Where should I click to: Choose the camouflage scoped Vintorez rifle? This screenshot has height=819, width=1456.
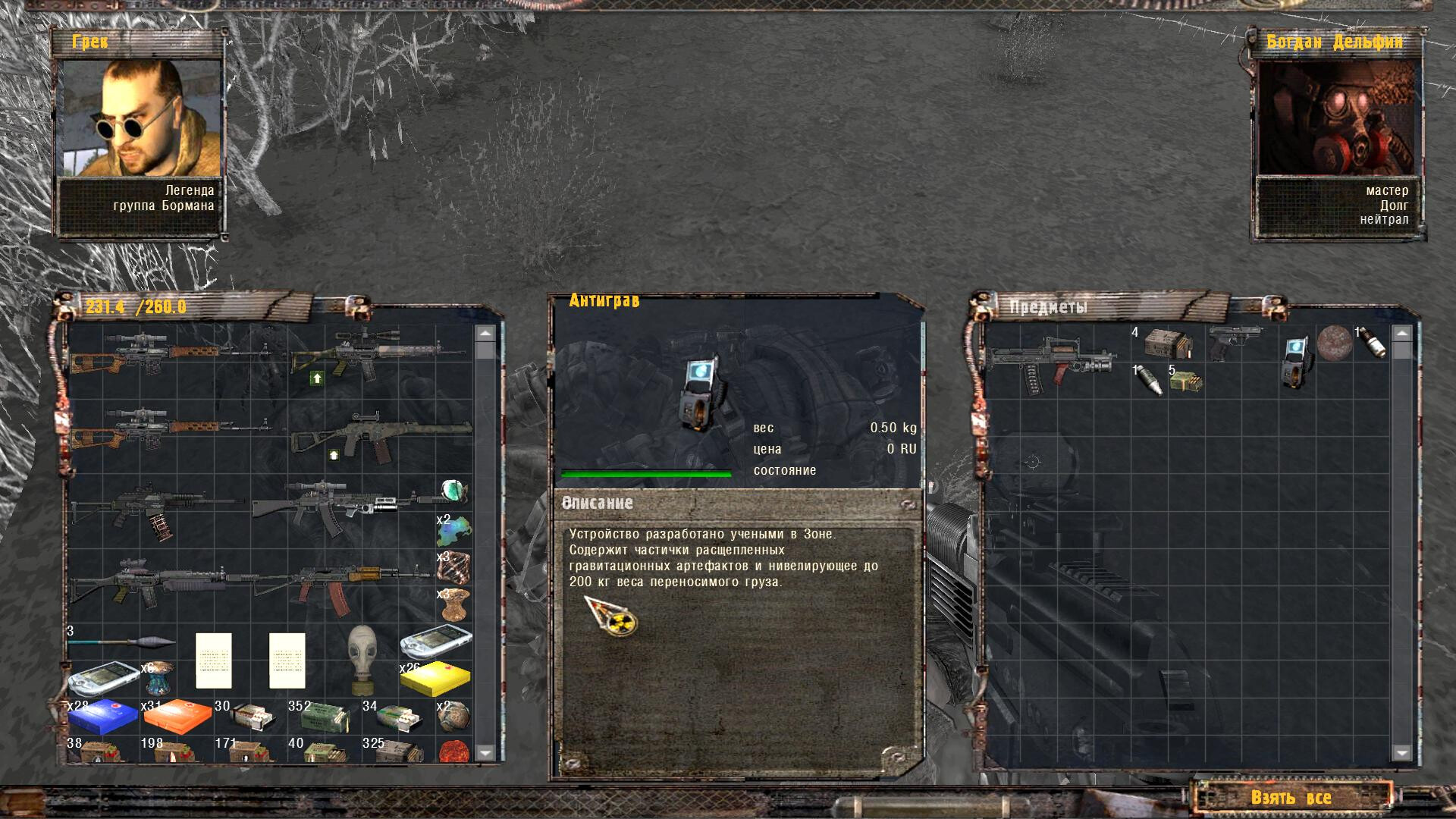click(x=375, y=354)
